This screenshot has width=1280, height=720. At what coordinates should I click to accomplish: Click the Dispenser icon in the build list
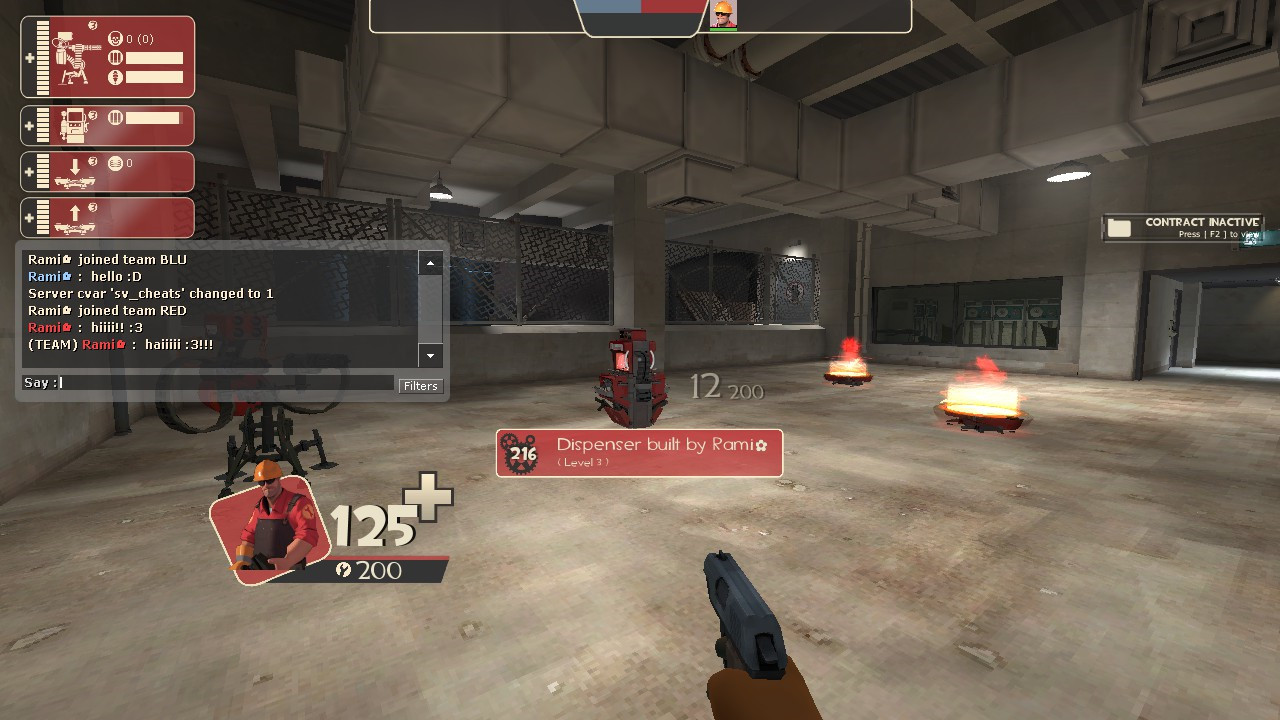coord(72,126)
